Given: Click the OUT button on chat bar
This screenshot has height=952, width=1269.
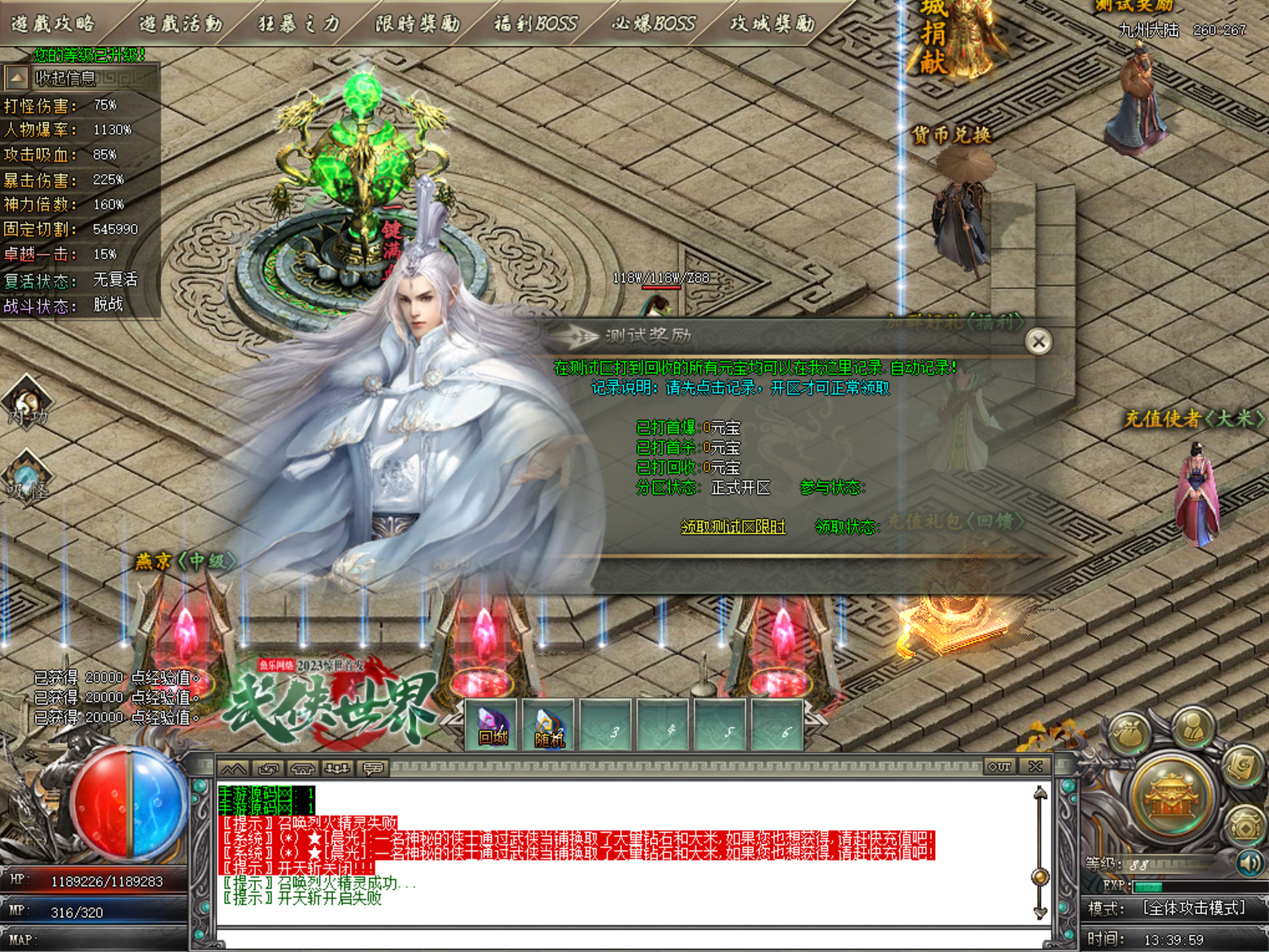Looking at the screenshot, I should coord(999,766).
